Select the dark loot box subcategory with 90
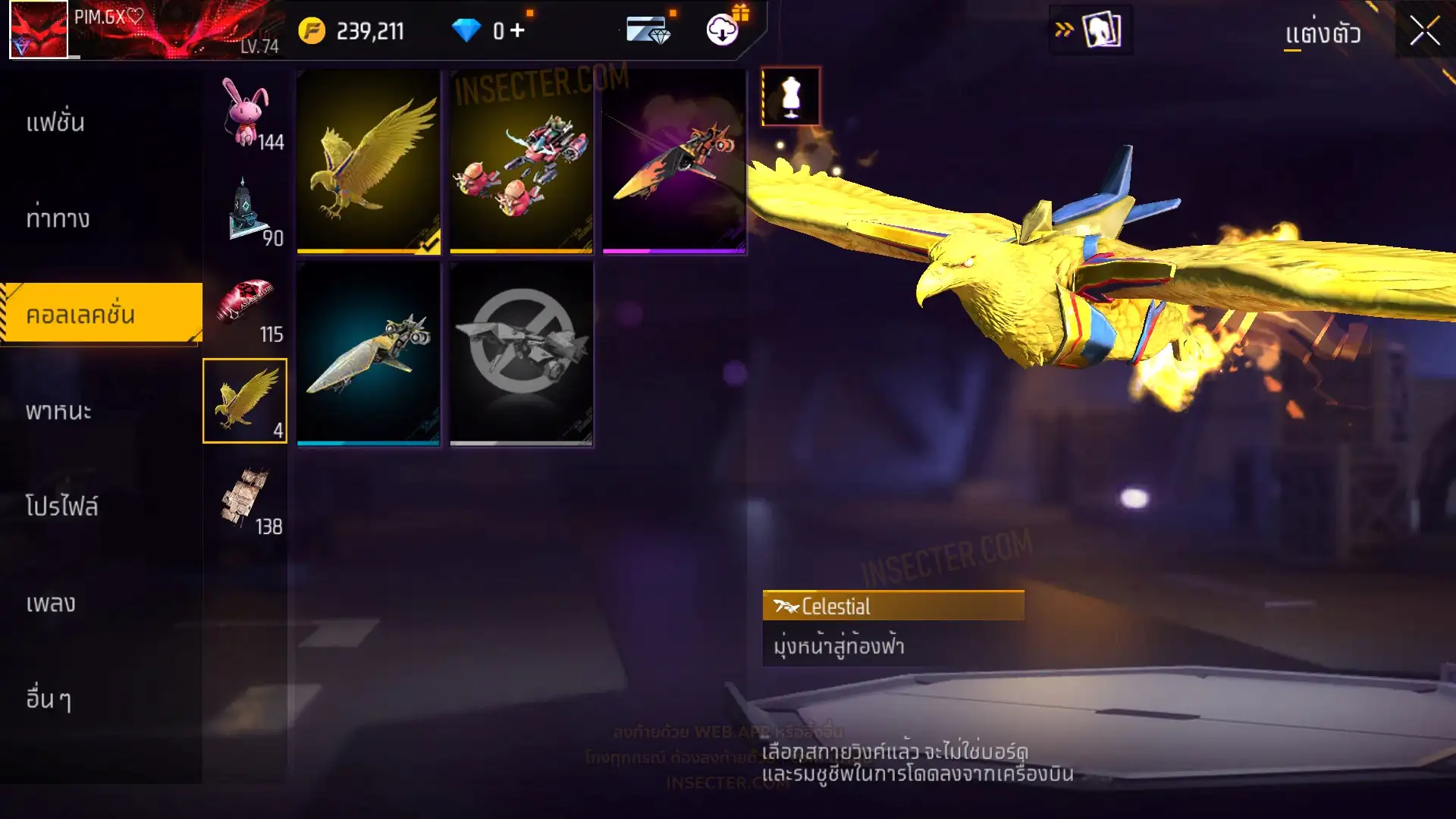The width and height of the screenshot is (1456, 819). click(x=246, y=210)
